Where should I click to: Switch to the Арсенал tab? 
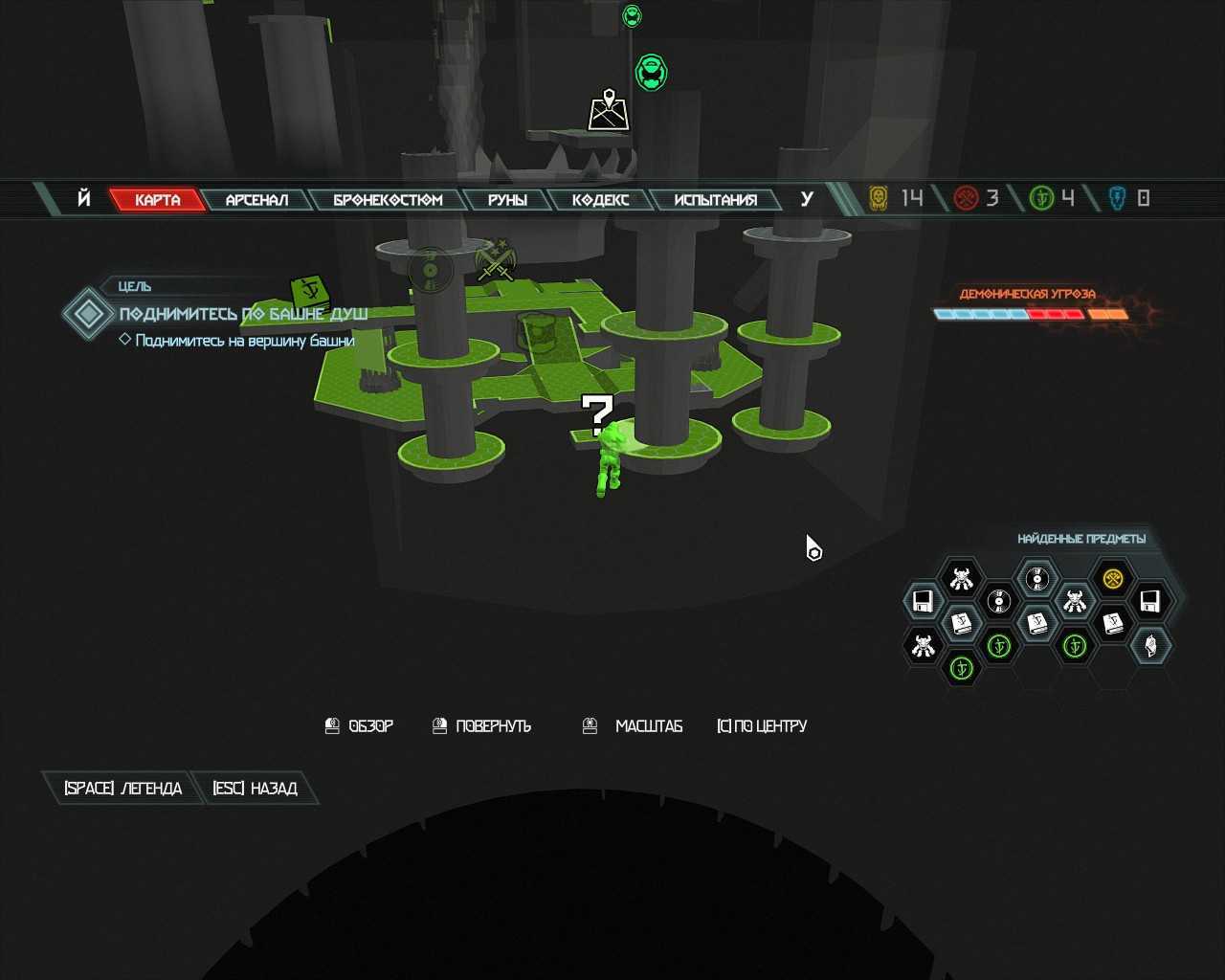point(256,200)
